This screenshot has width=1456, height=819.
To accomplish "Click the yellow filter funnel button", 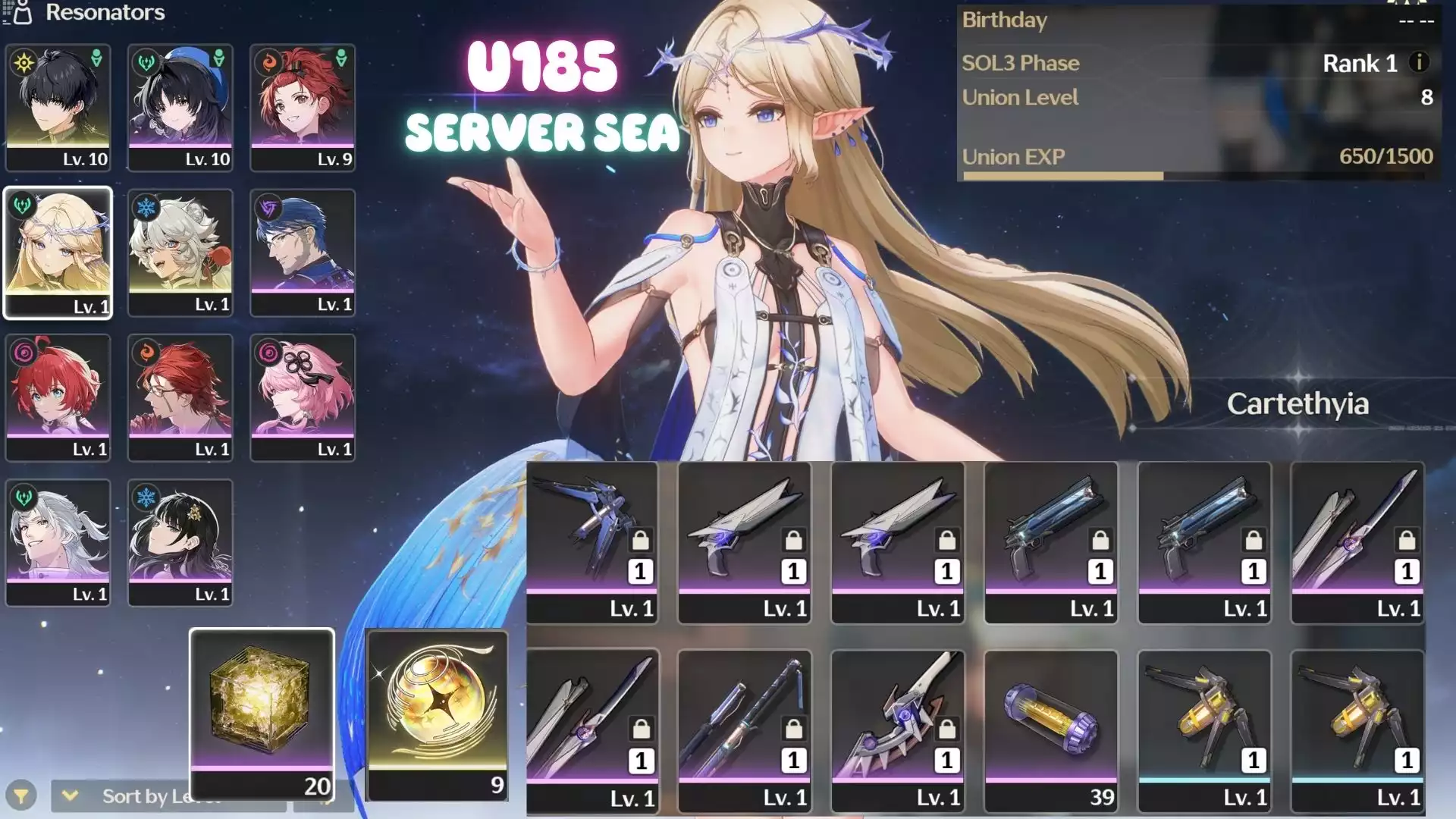I will [x=21, y=795].
